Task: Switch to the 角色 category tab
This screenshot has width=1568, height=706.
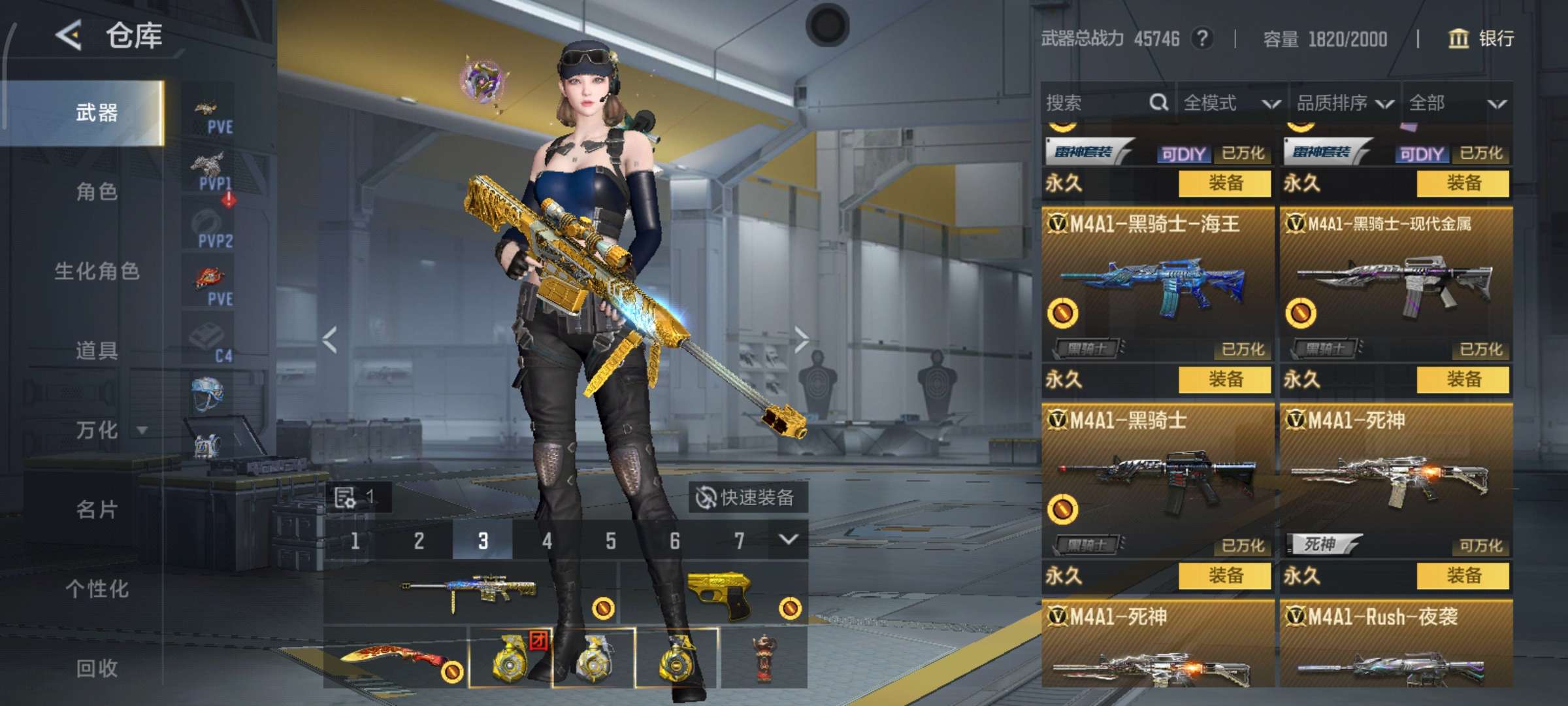Action: coord(97,192)
